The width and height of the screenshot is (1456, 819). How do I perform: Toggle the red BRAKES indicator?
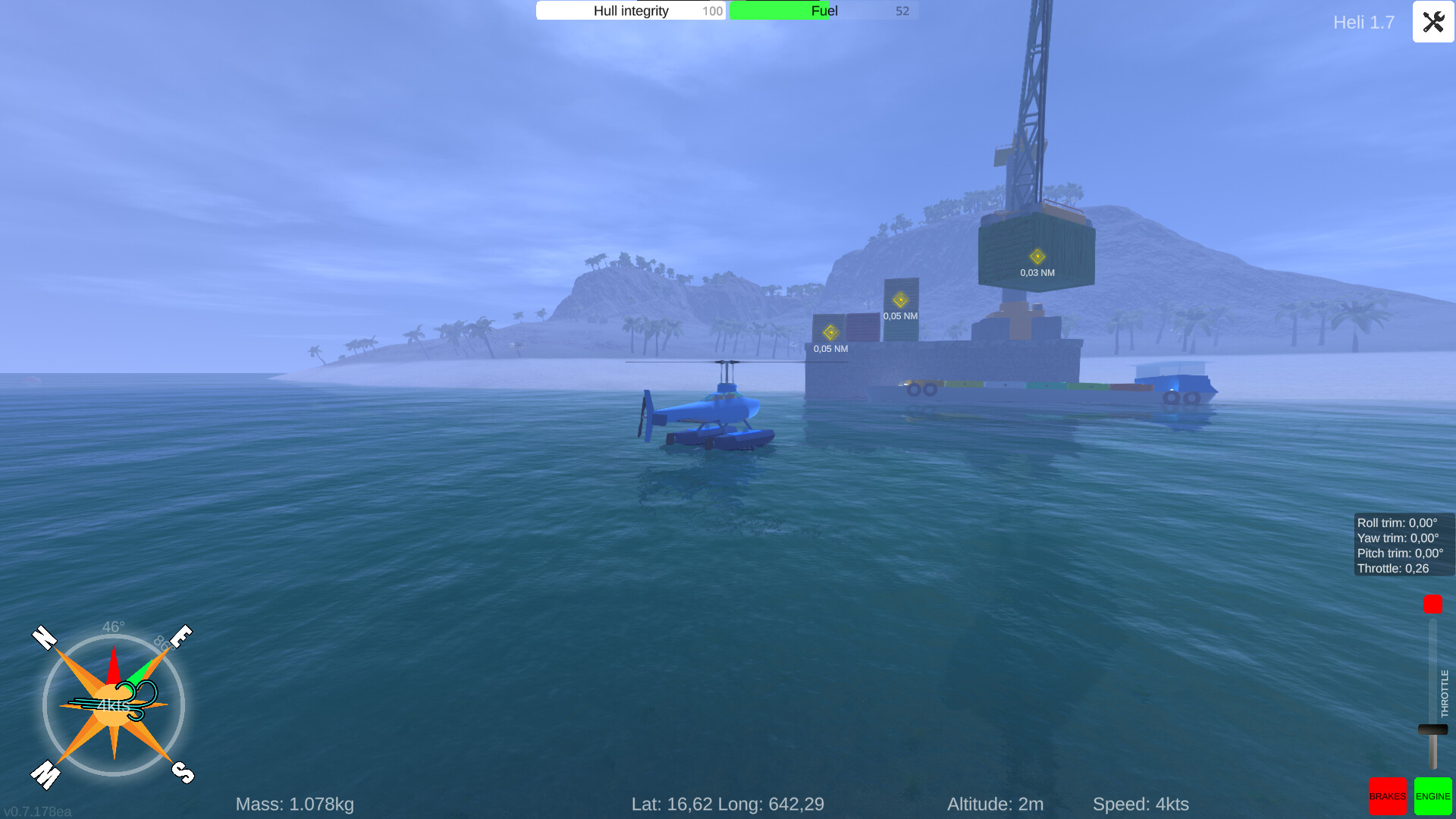point(1388,796)
